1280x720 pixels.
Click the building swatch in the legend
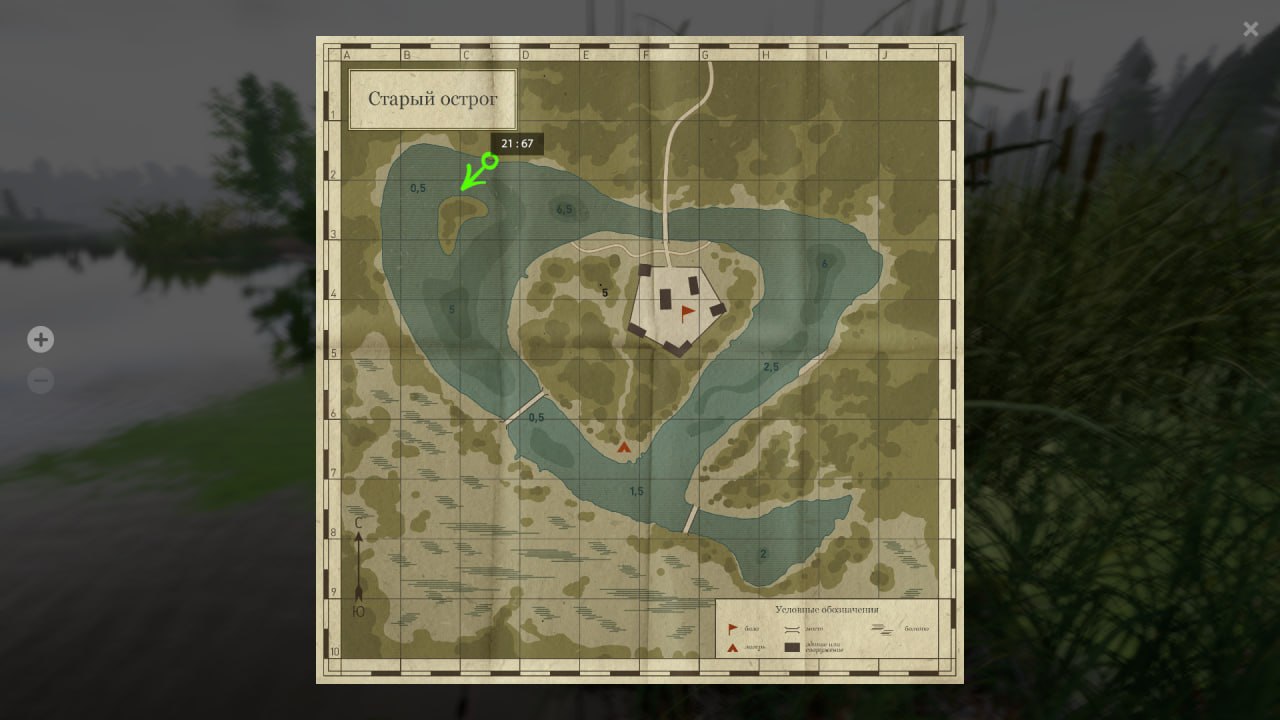point(792,648)
